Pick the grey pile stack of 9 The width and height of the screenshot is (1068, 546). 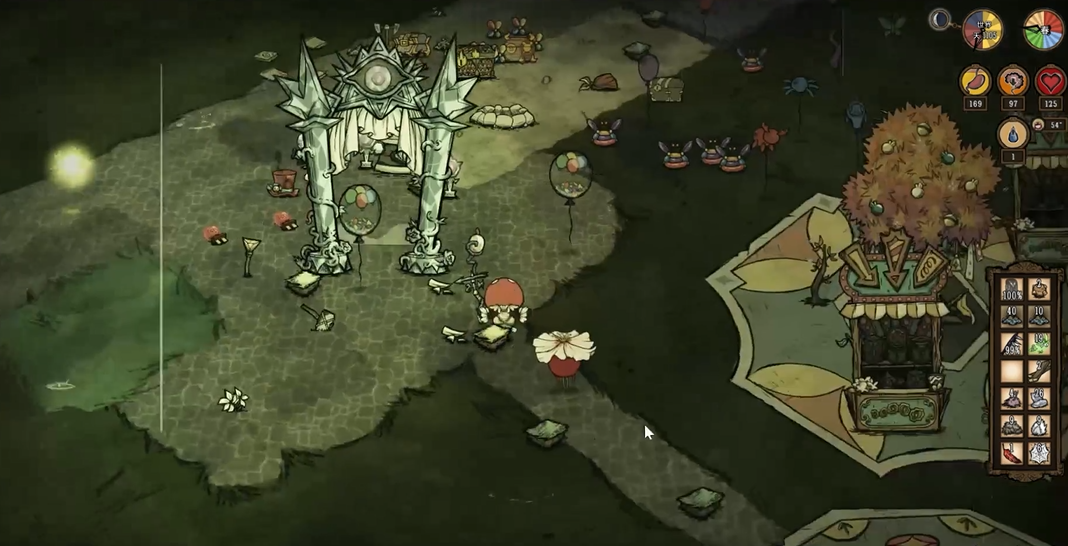[x=1011, y=425]
